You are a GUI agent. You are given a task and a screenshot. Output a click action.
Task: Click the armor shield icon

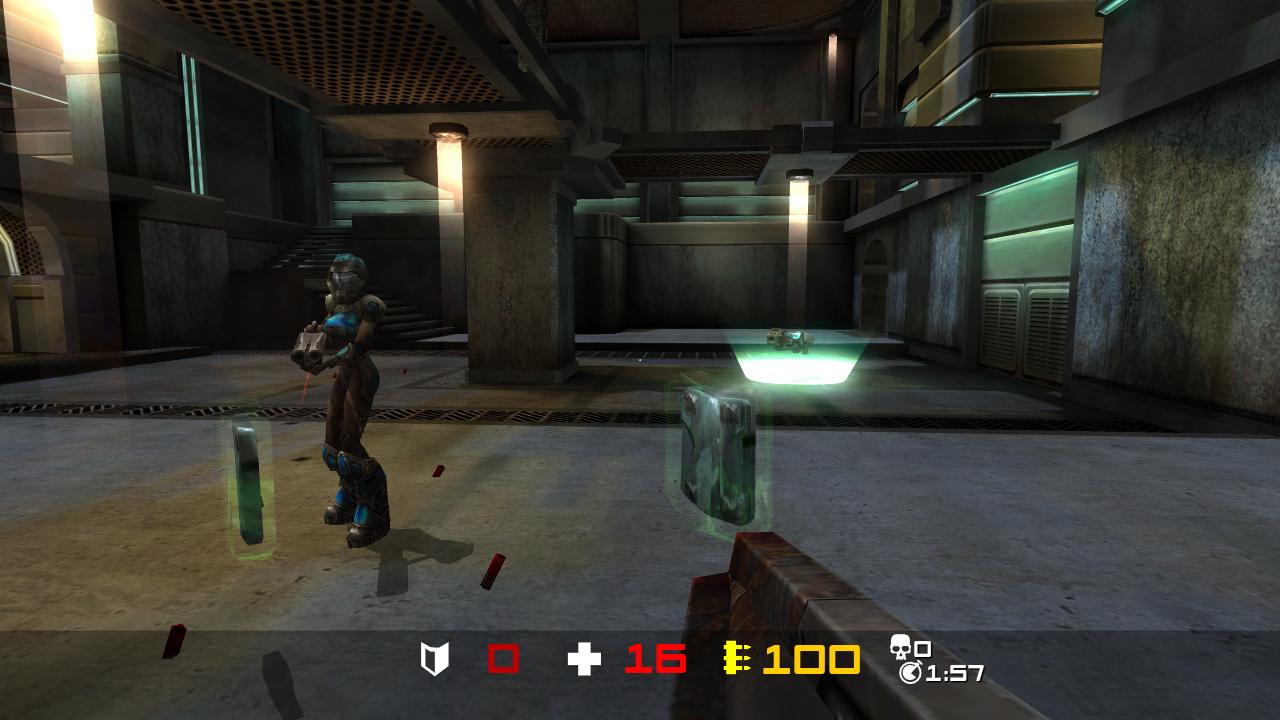point(435,659)
